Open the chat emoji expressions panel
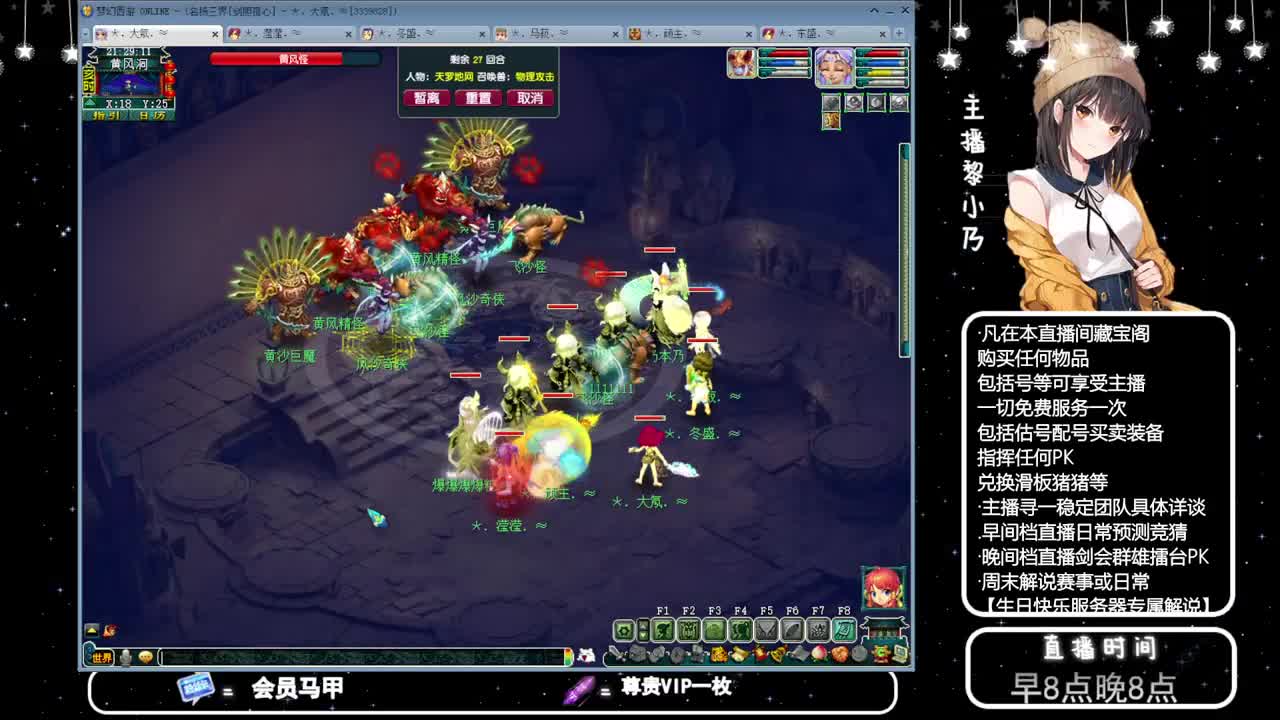This screenshot has width=1280, height=720. (x=145, y=657)
